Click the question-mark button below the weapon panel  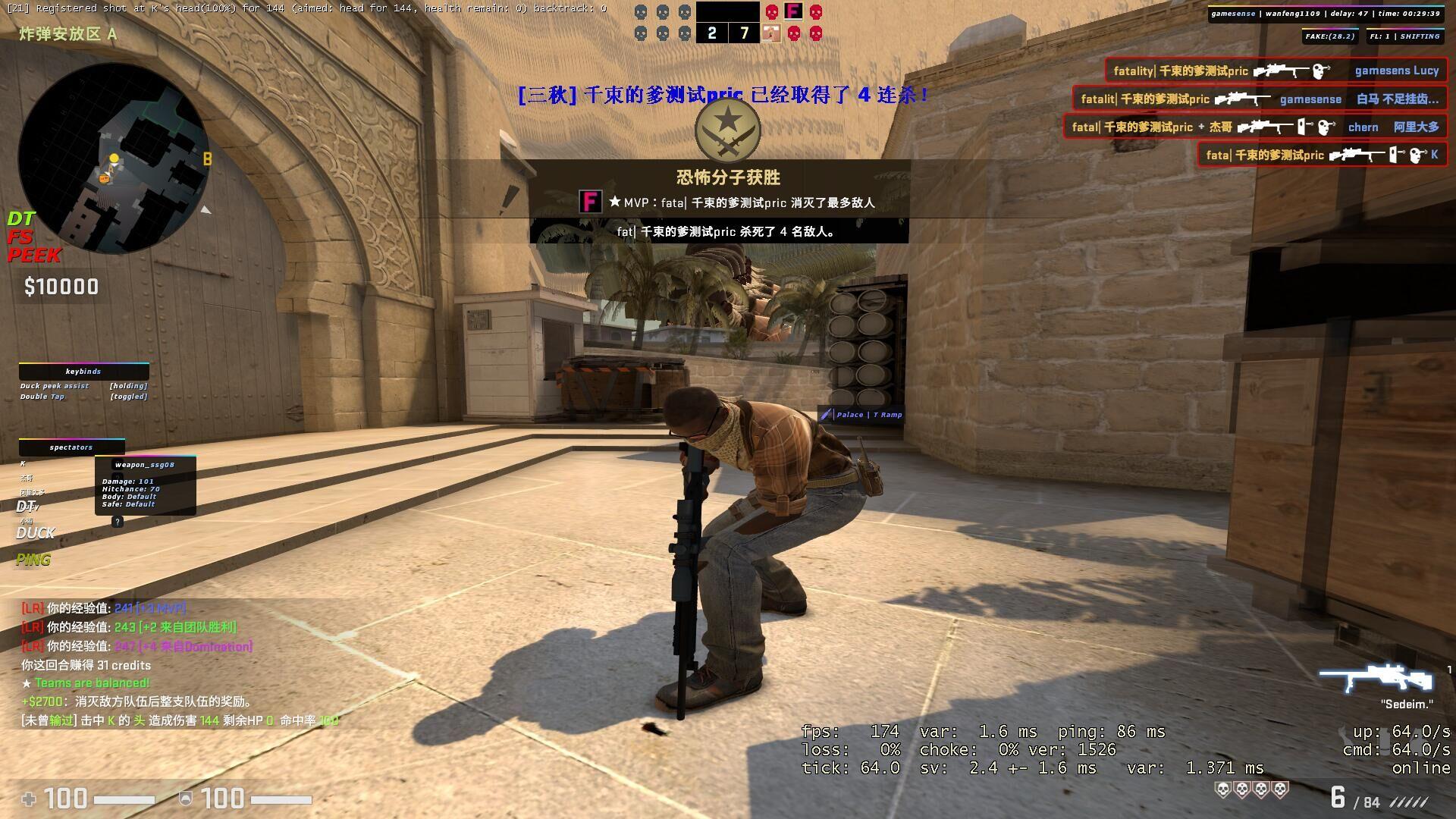coord(117,522)
